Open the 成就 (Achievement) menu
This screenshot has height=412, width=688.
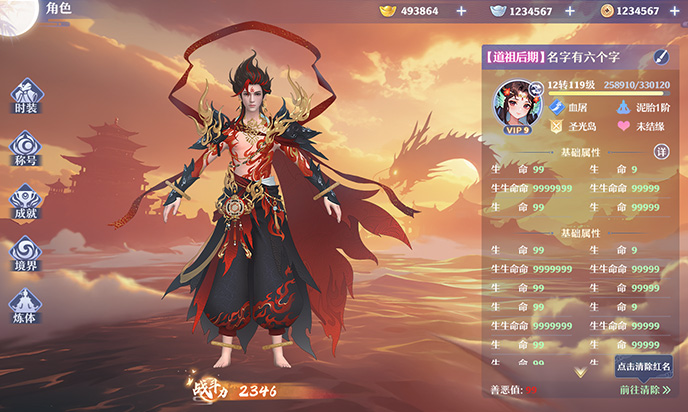[27, 200]
